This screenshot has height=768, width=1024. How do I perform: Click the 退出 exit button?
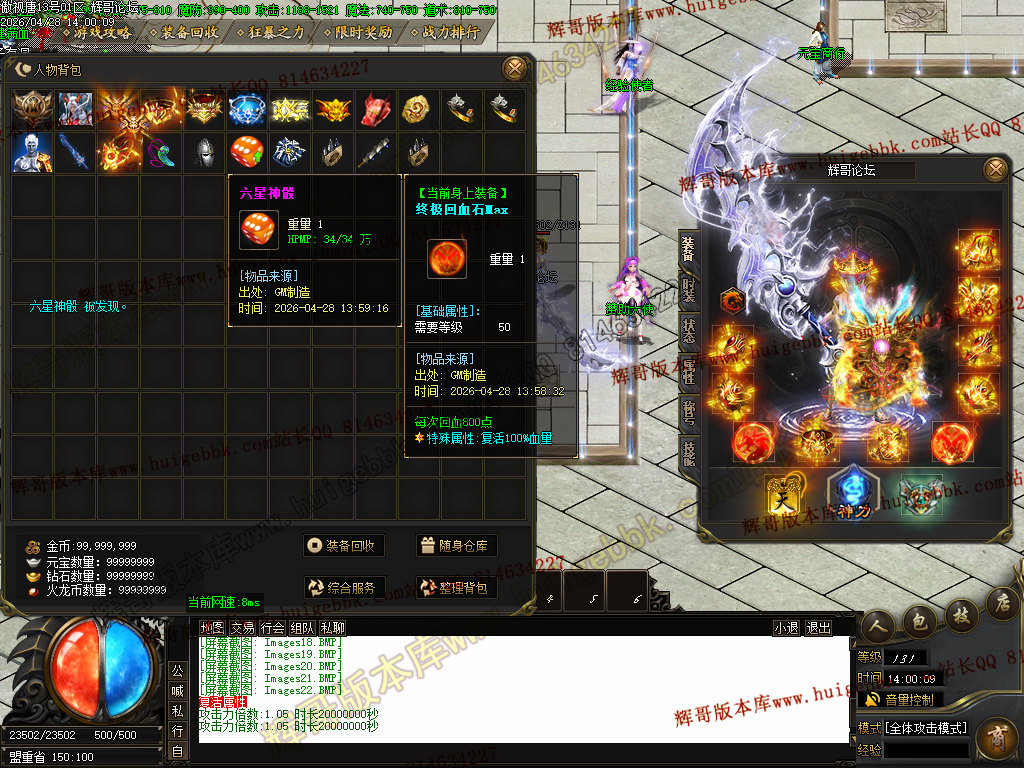pos(818,628)
